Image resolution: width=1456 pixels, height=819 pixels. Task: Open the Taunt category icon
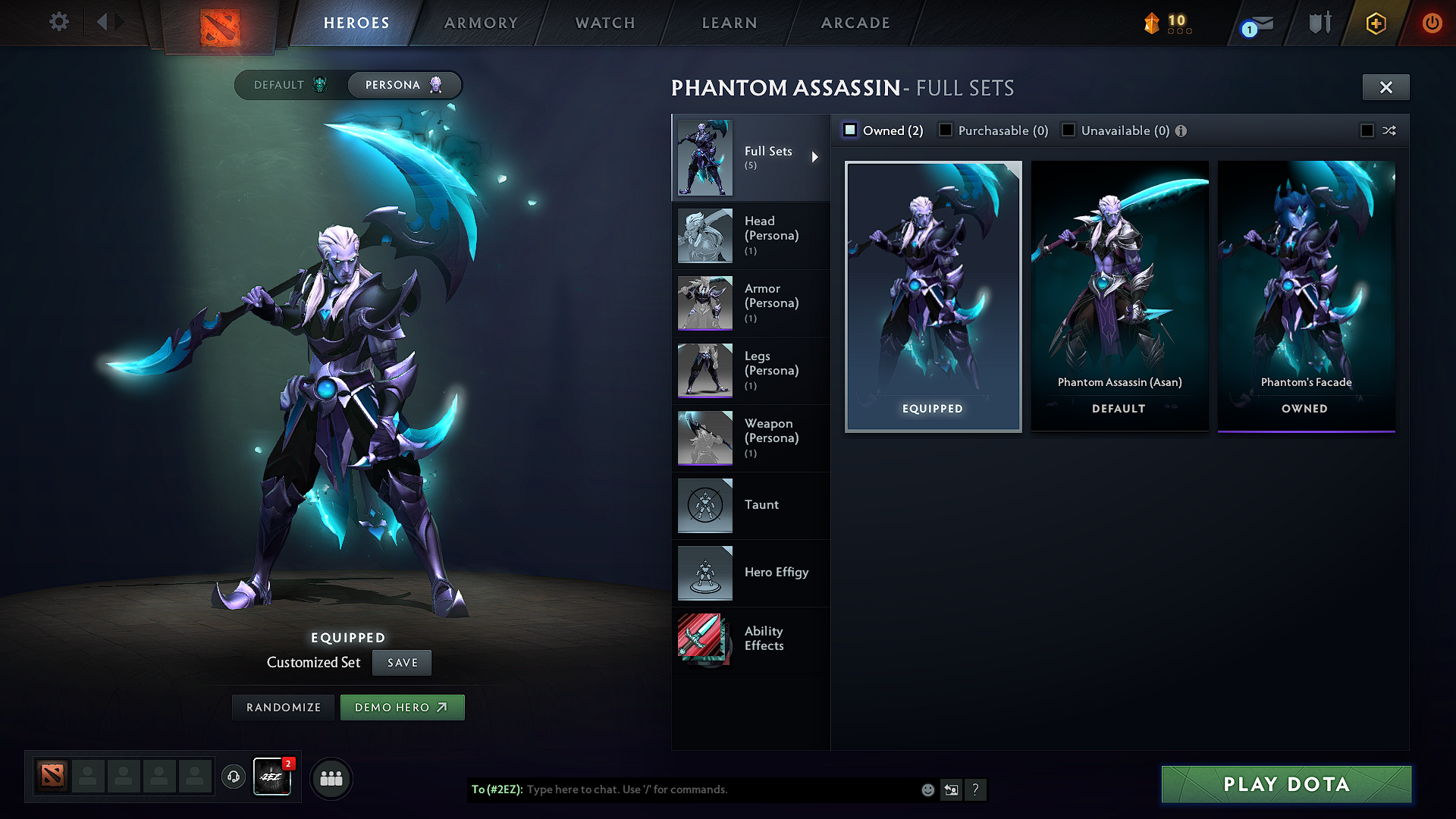pyautogui.click(x=704, y=505)
